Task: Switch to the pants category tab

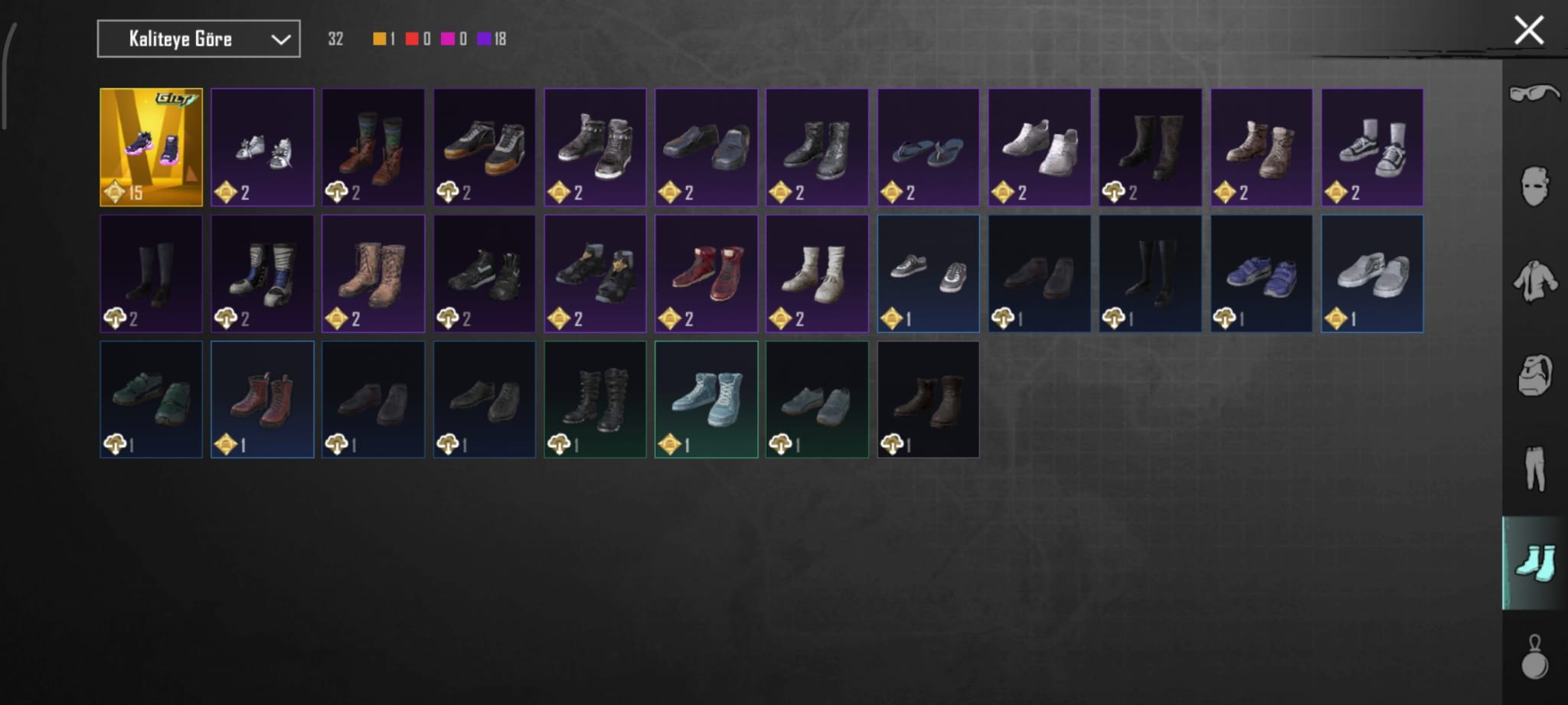Action: pyautogui.click(x=1534, y=468)
